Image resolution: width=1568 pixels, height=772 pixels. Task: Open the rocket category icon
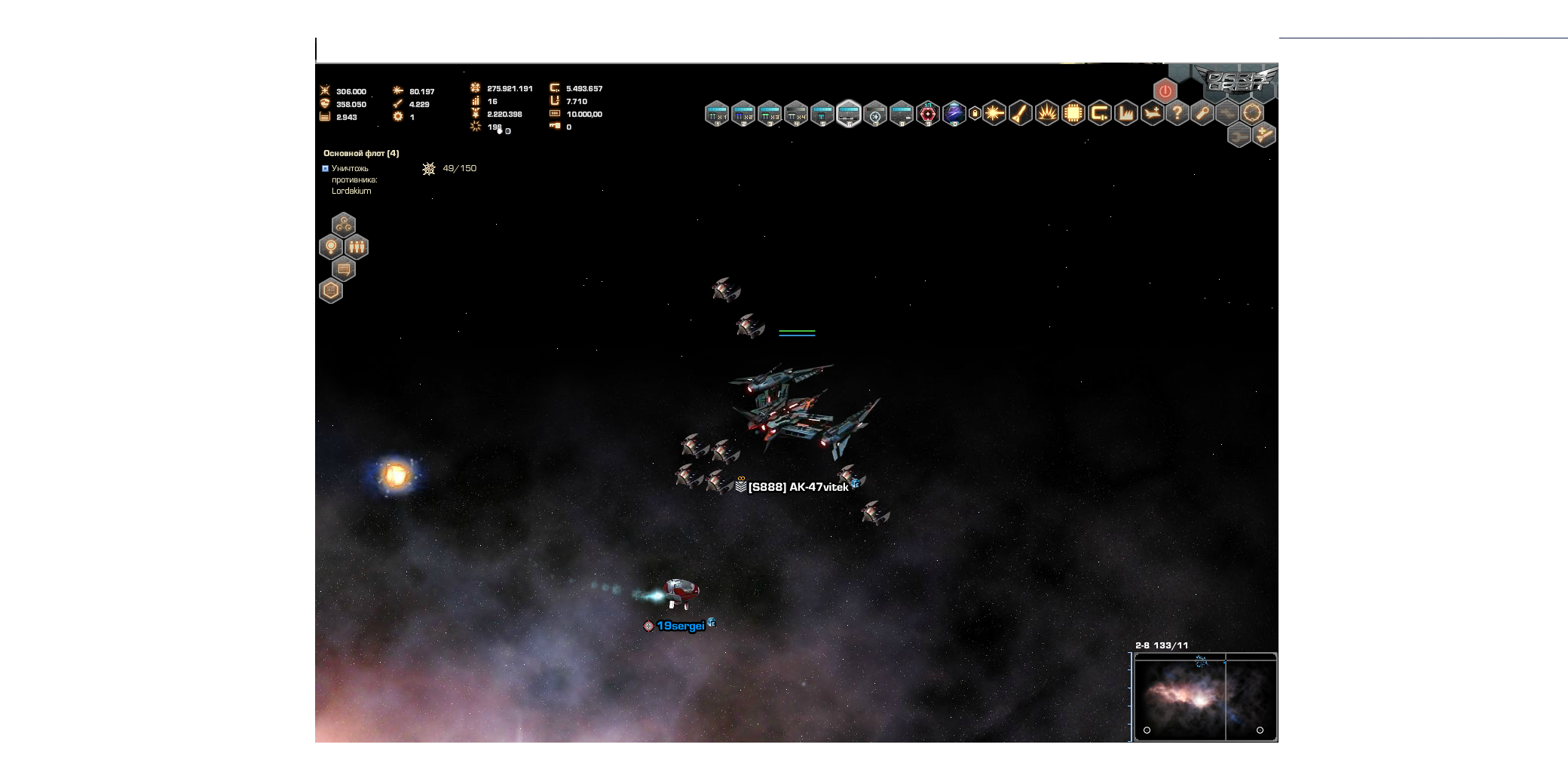pos(1021,114)
